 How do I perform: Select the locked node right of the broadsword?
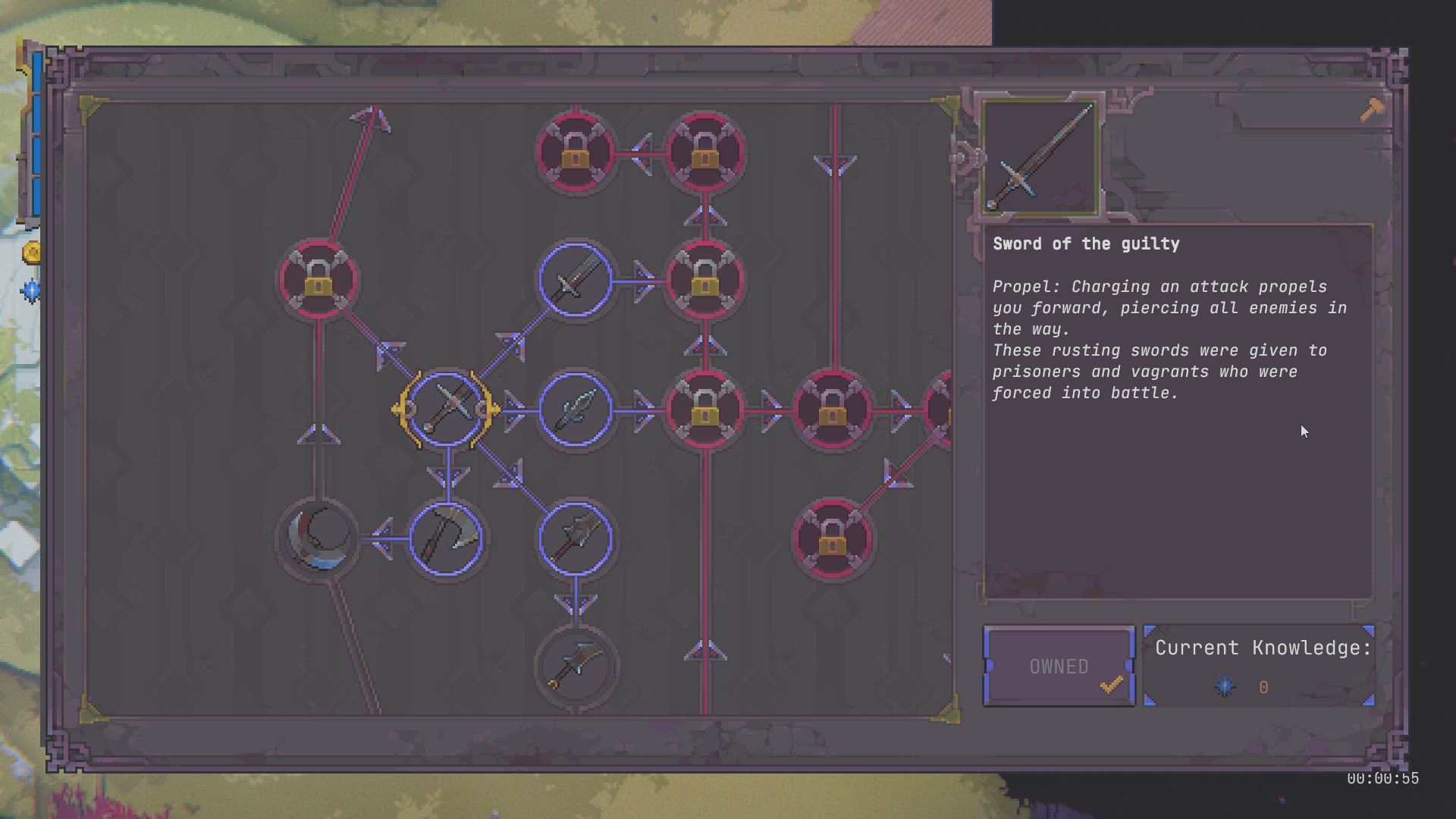(704, 281)
